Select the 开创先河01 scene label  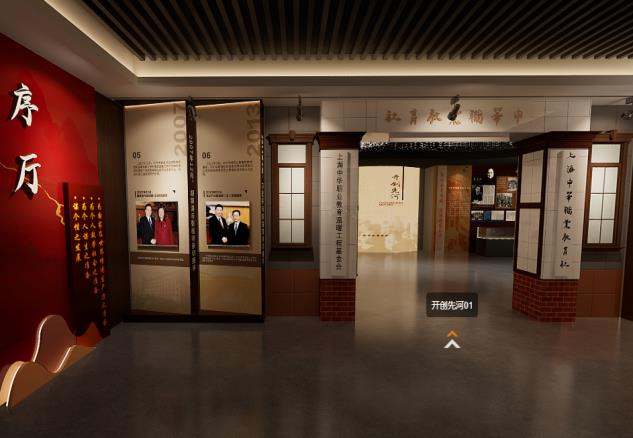[452, 305]
